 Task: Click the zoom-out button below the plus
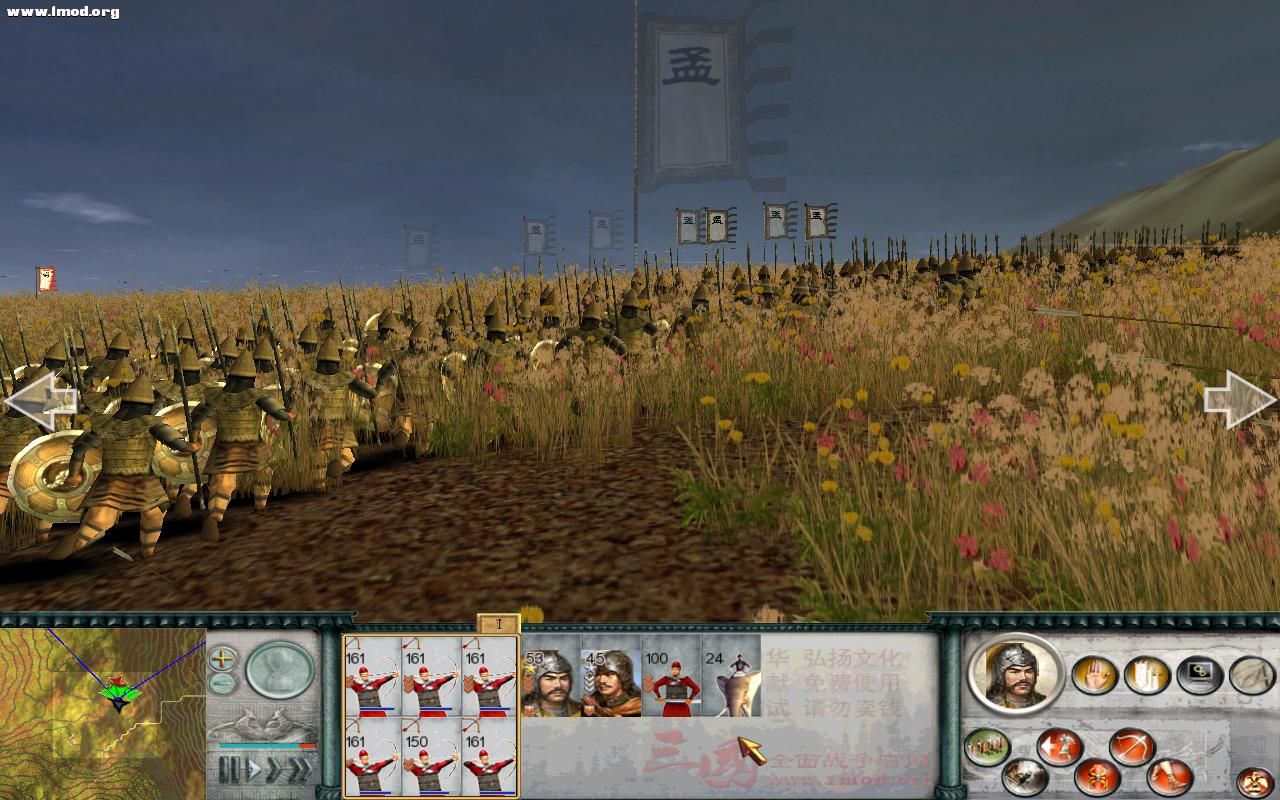220,684
